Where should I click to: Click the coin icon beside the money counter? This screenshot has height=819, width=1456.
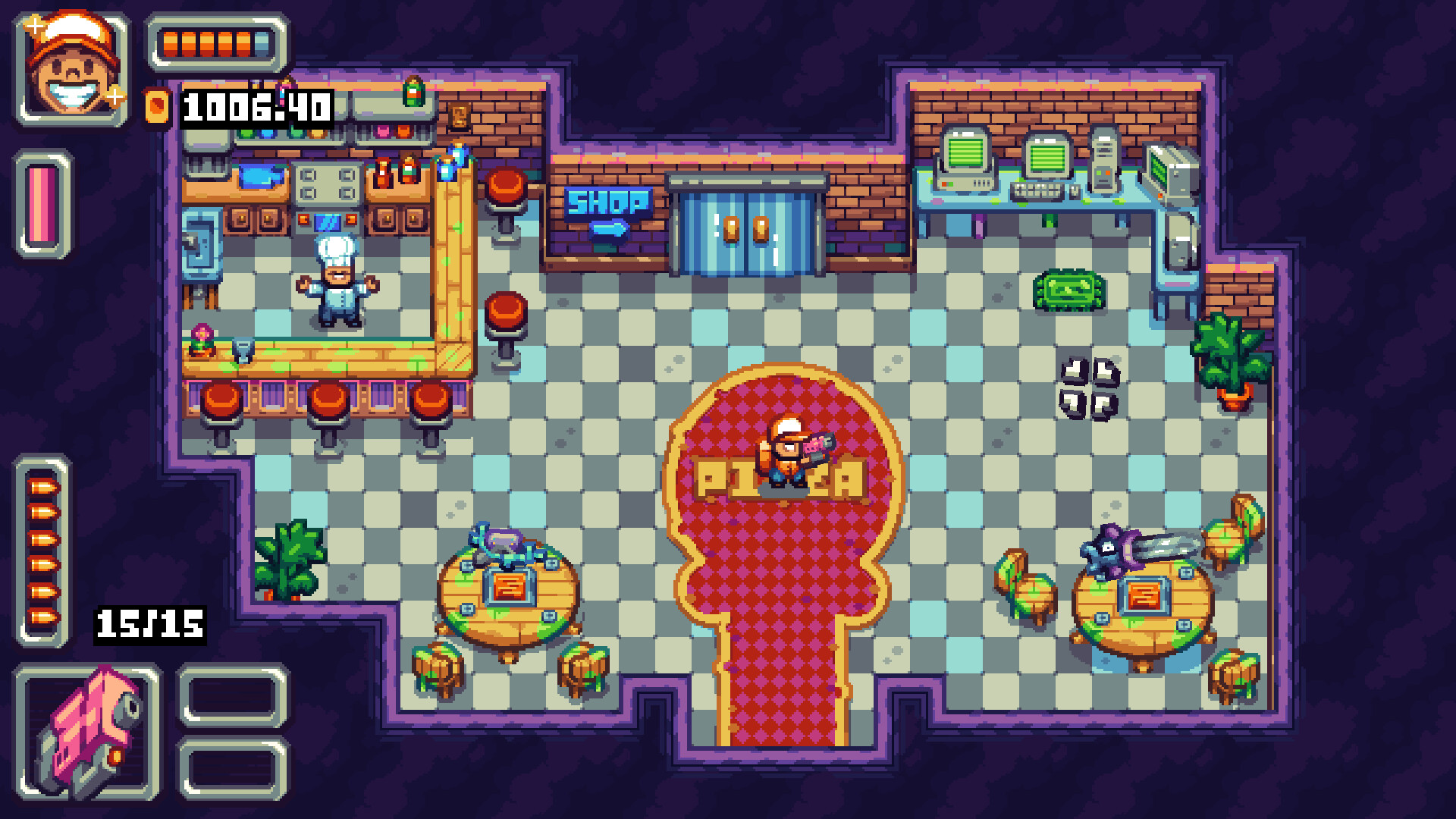[x=155, y=106]
